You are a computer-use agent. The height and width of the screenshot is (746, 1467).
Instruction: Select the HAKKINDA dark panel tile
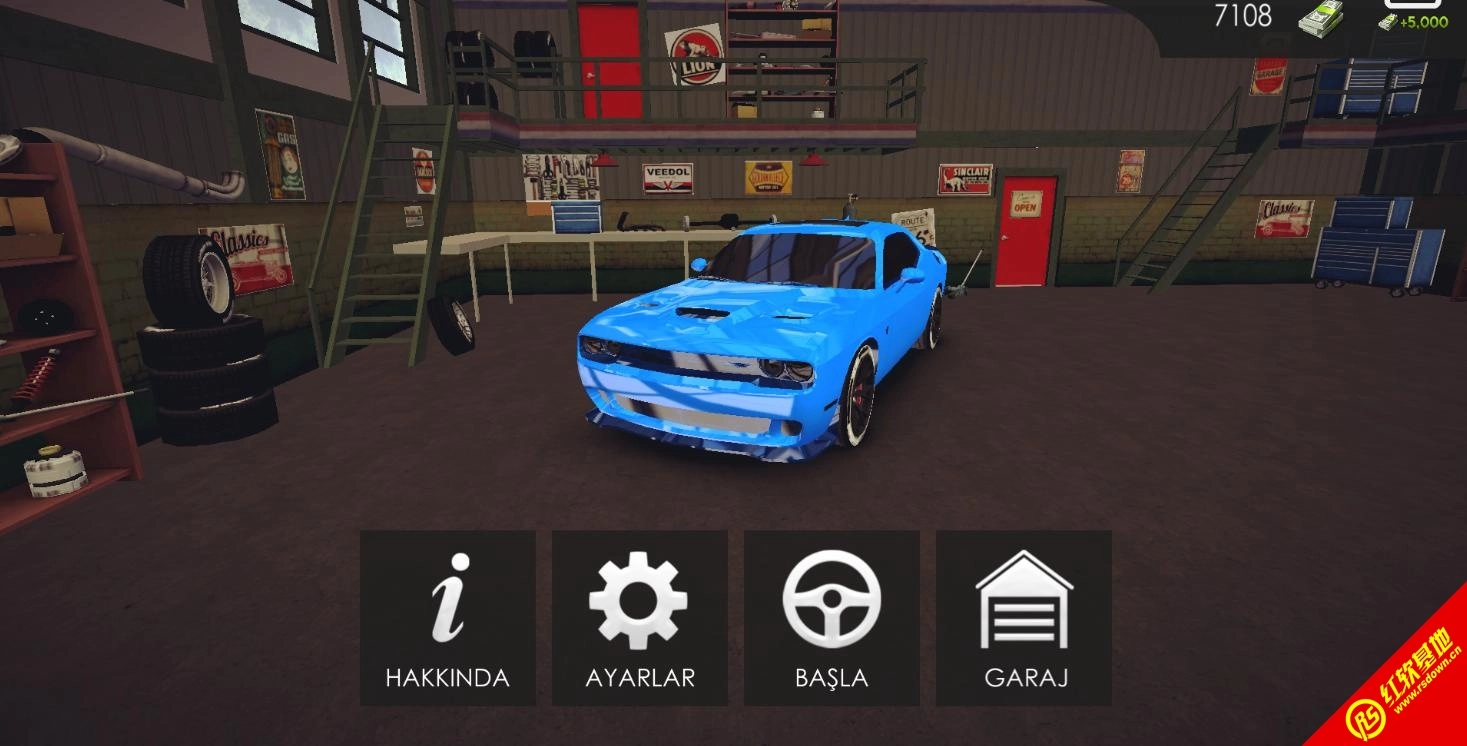(x=447, y=615)
